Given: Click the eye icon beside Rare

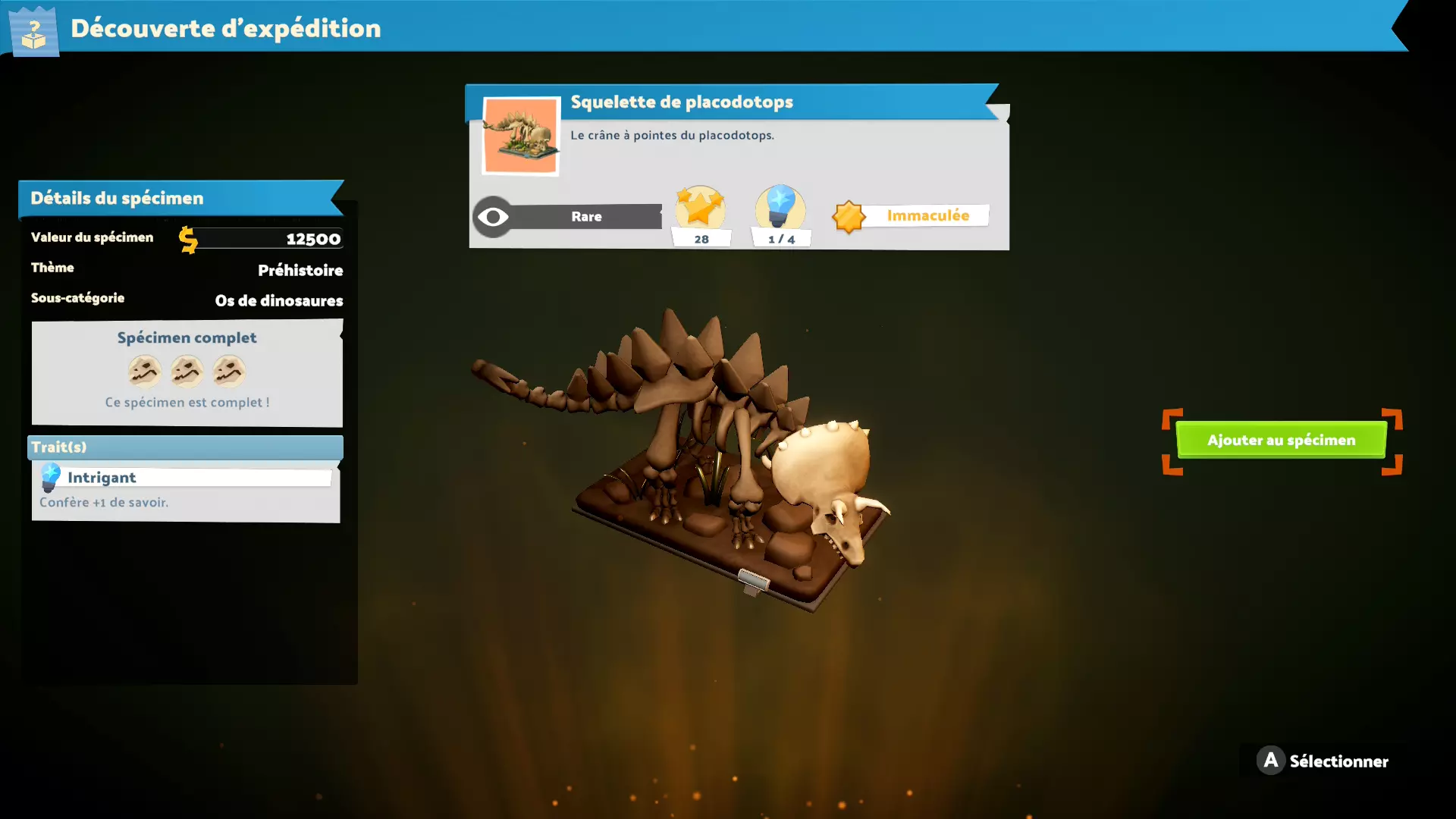Looking at the screenshot, I should [493, 218].
